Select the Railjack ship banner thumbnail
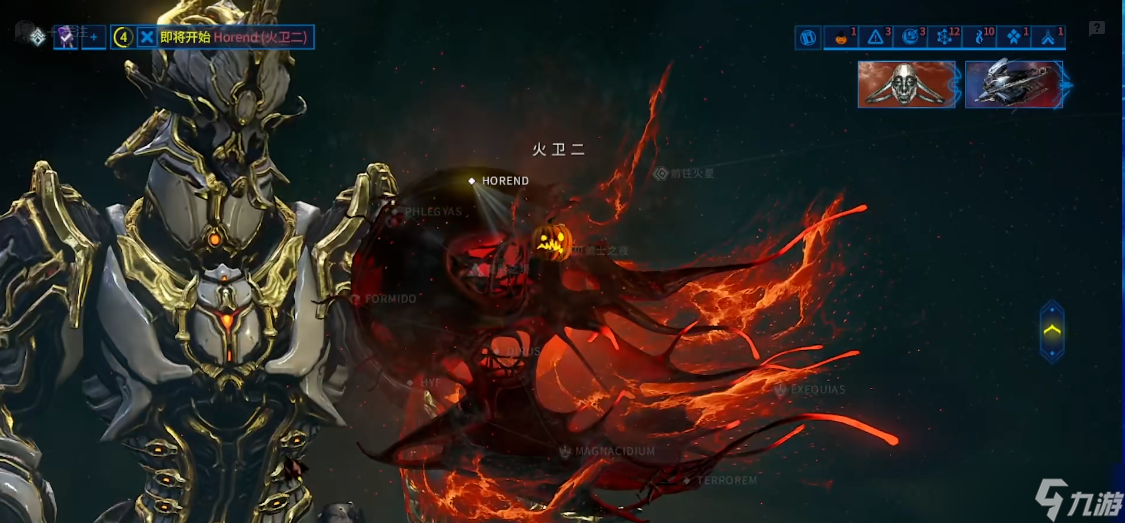Viewport: 1125px width, 523px height. (1014, 84)
